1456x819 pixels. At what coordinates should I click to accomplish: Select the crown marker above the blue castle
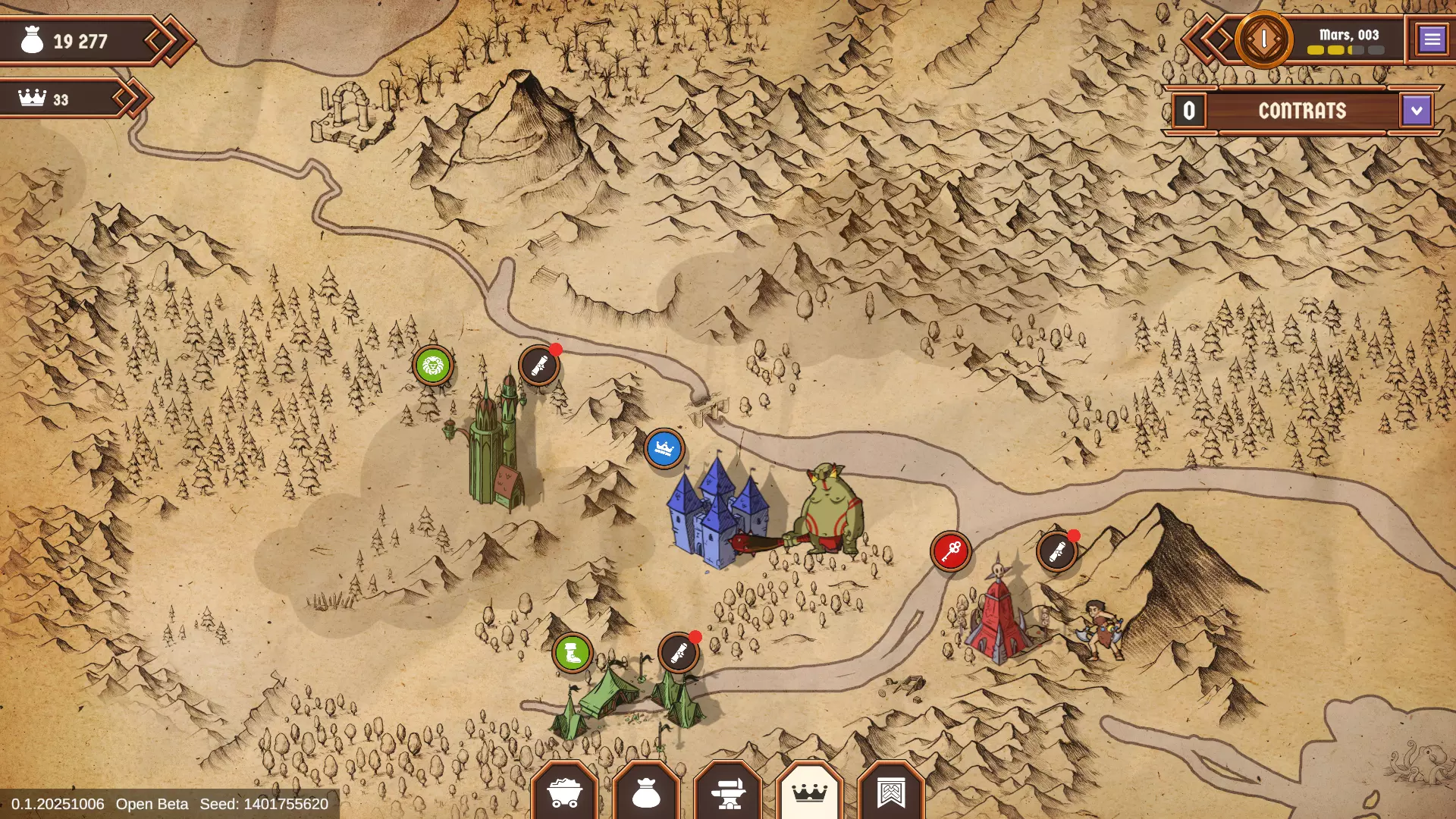(663, 449)
